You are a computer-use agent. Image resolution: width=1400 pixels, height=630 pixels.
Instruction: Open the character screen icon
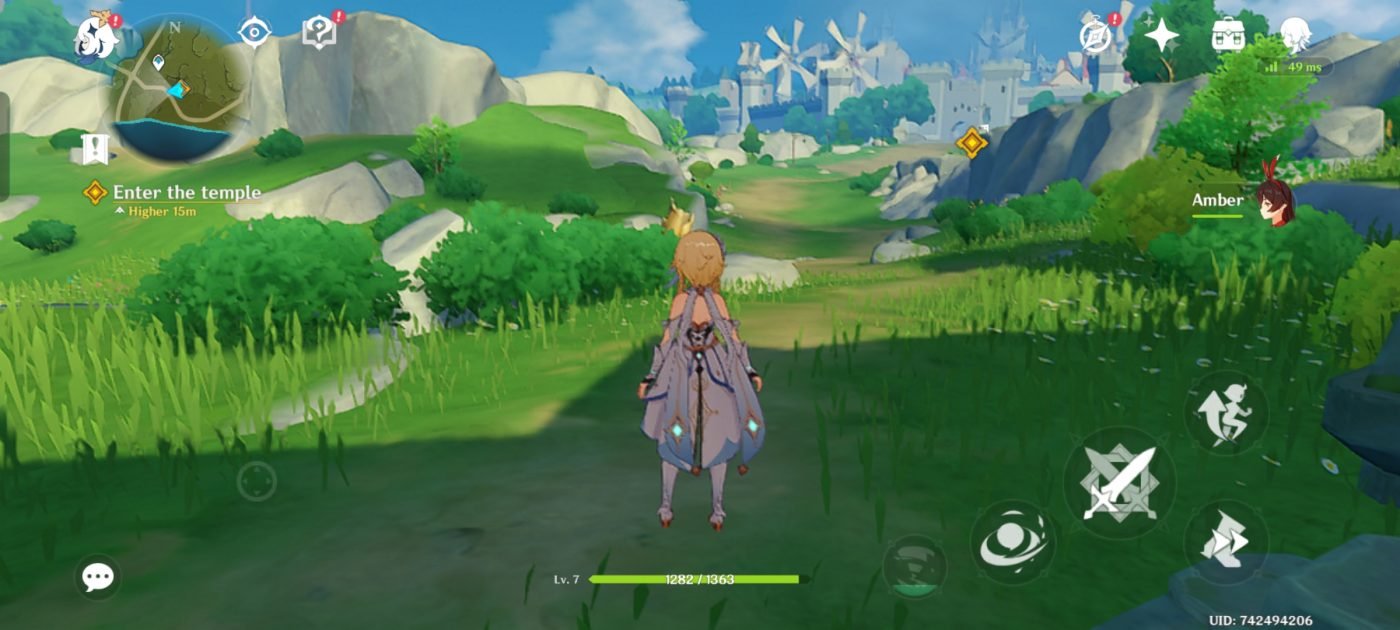click(1296, 33)
